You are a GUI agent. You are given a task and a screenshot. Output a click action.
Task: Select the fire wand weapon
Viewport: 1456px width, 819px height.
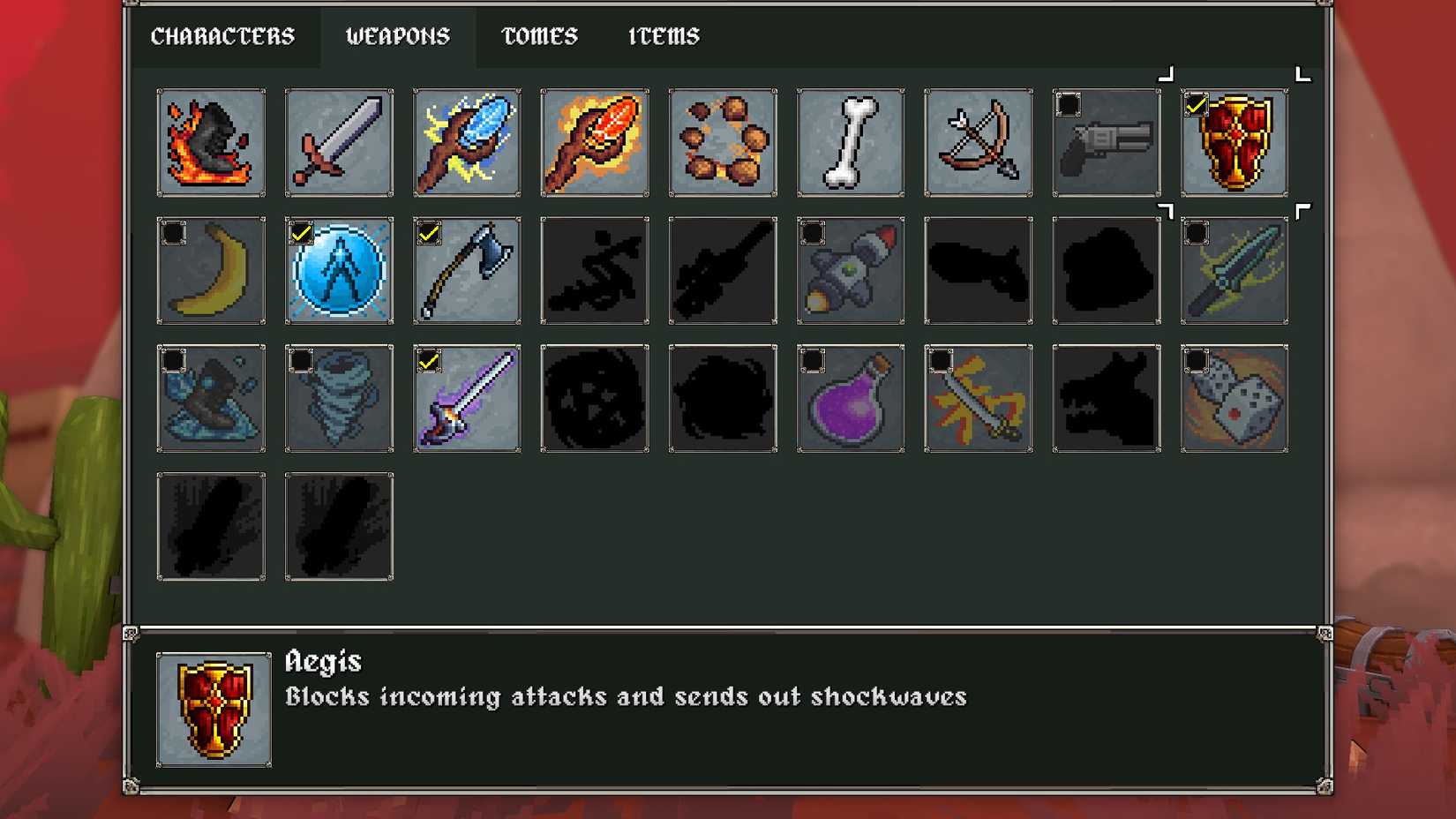[594, 142]
